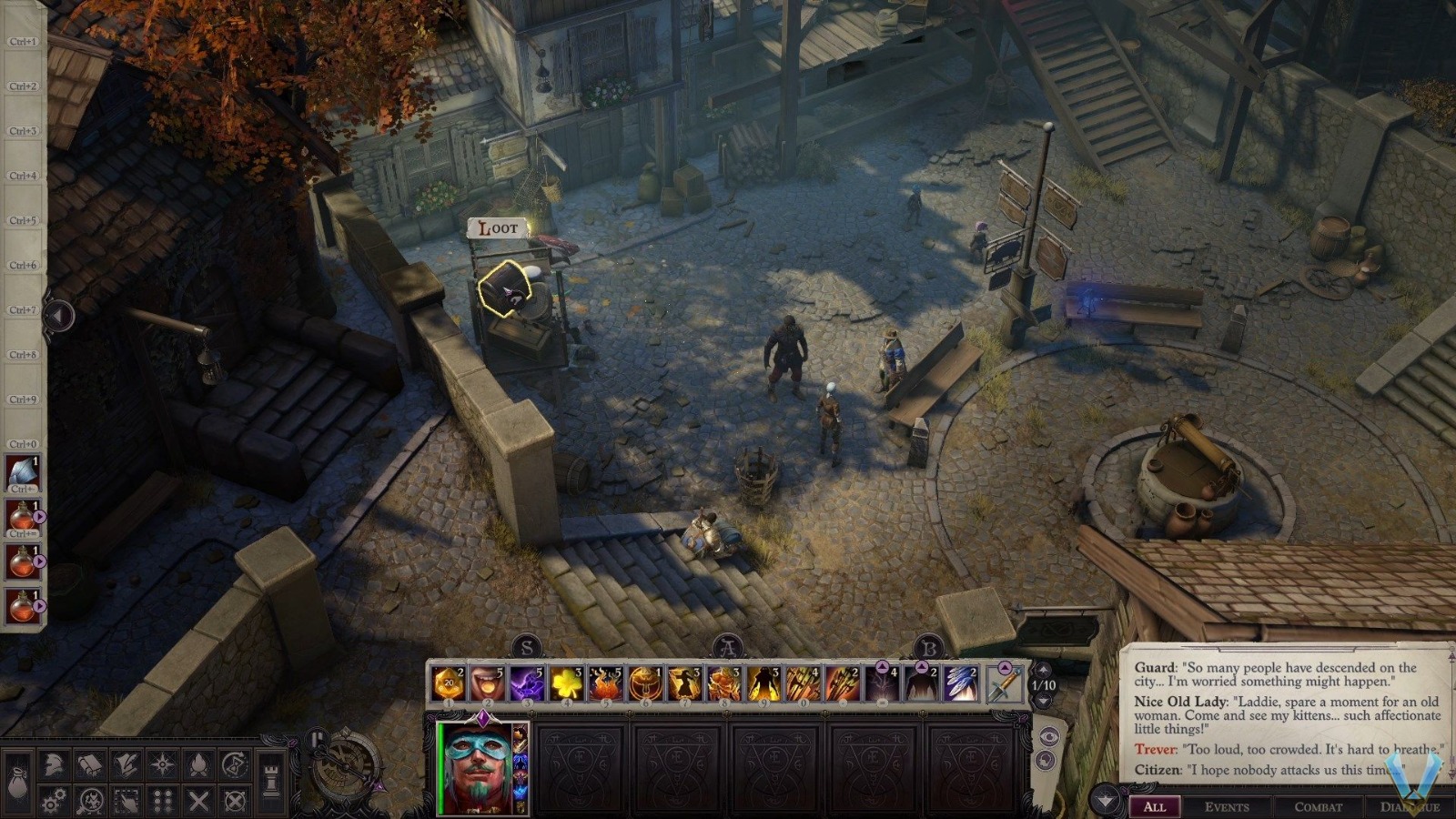Screen dimensions: 1456x819
Task: Click the X cancel action button
Action: [198, 800]
